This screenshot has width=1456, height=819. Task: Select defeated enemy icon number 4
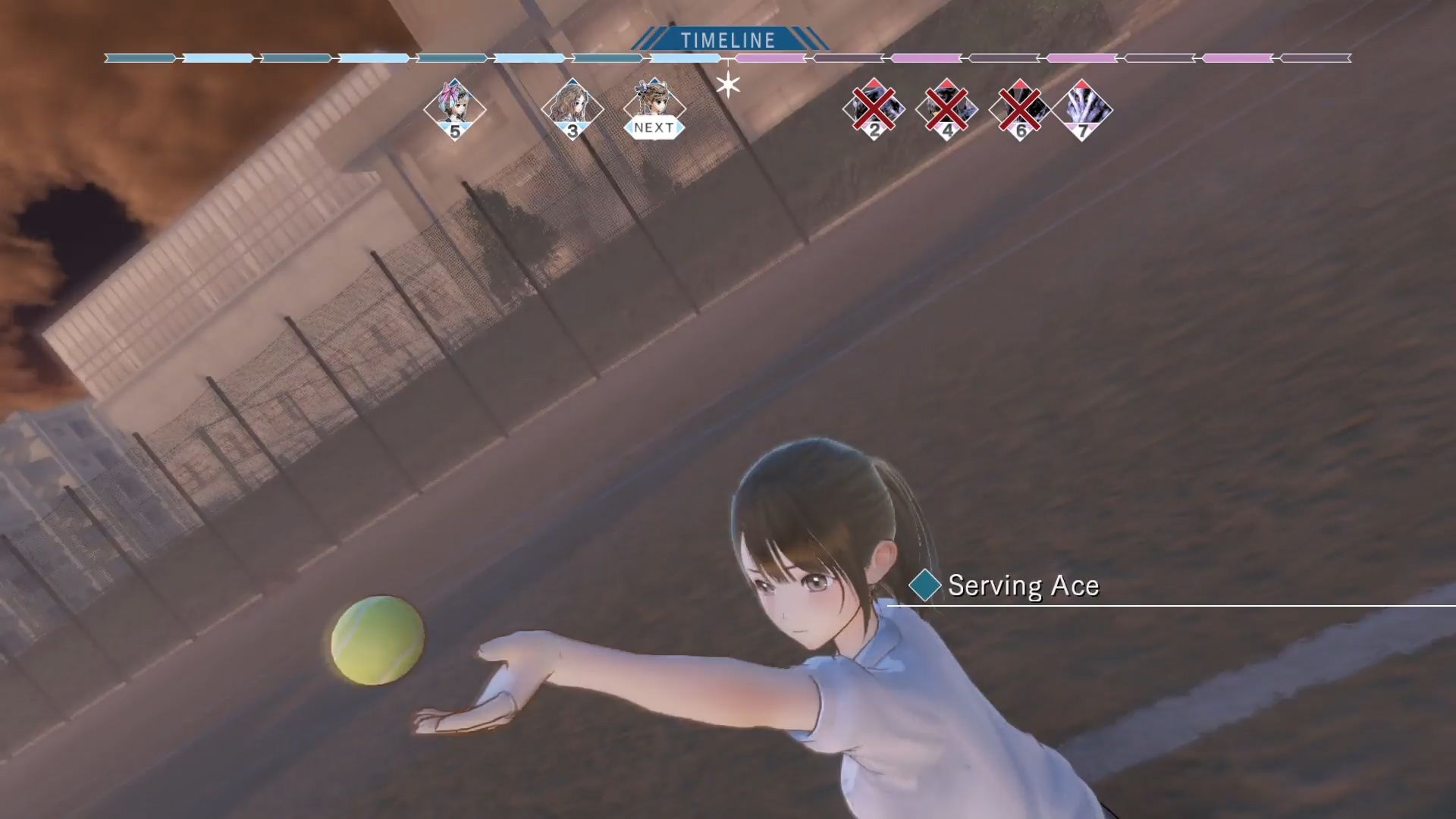(x=946, y=108)
